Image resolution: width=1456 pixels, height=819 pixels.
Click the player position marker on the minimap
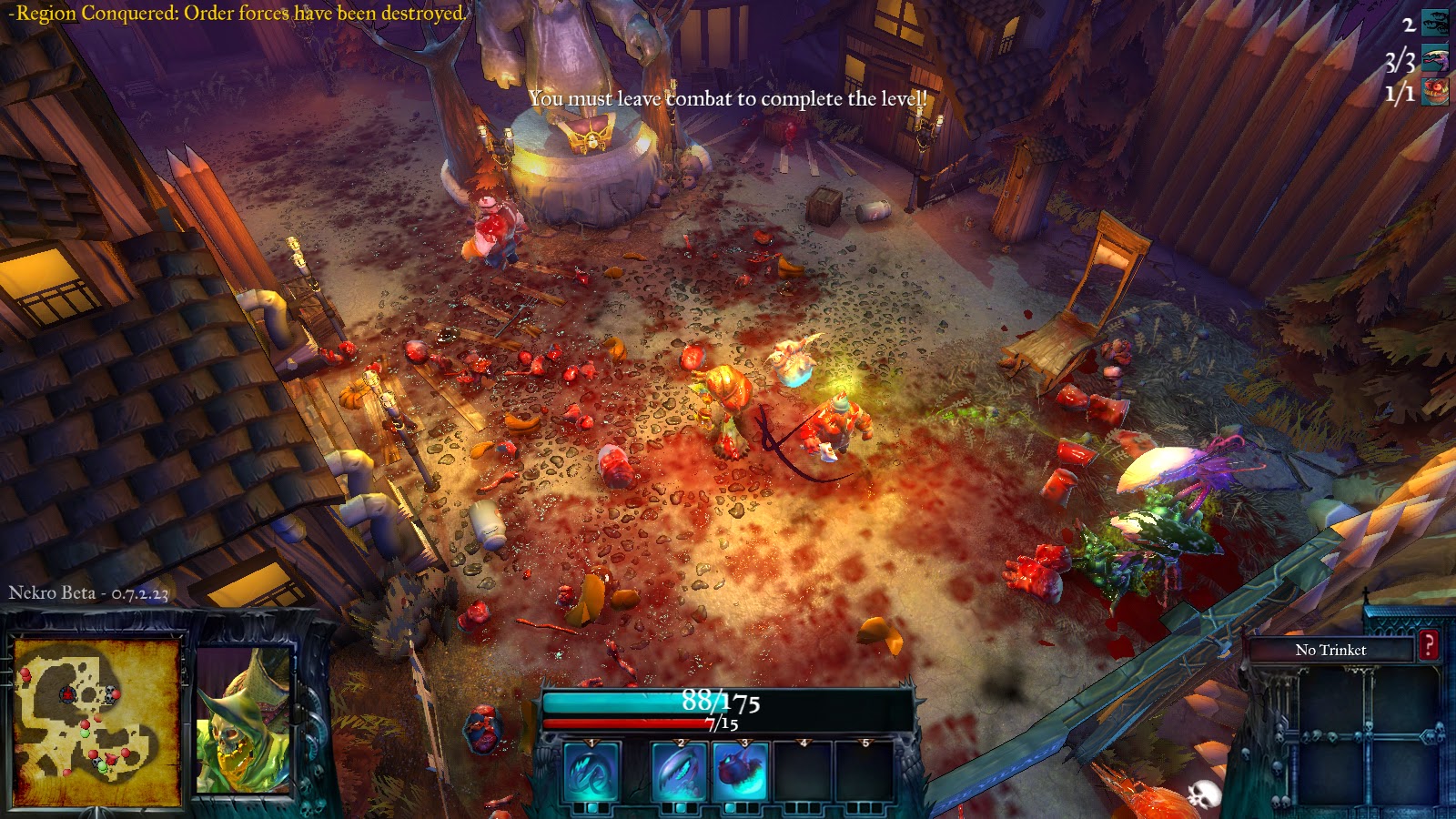(x=111, y=757)
